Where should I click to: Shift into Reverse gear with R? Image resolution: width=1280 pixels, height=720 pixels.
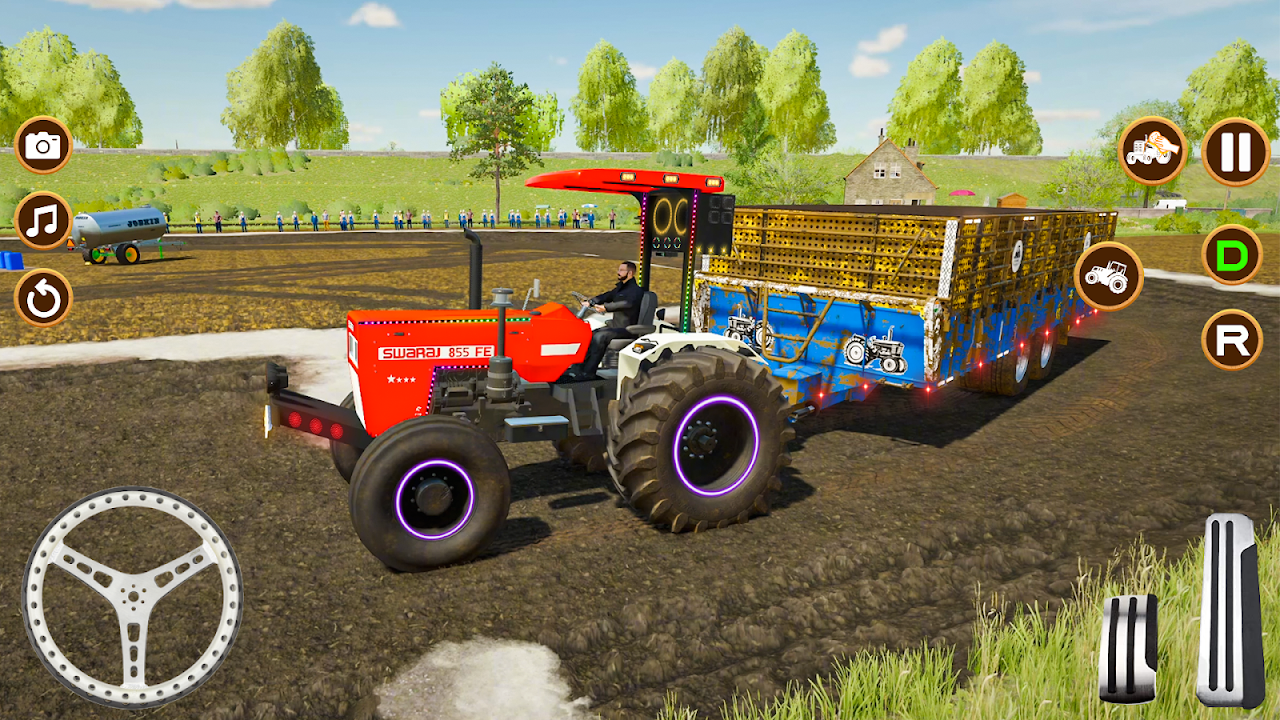1231,340
